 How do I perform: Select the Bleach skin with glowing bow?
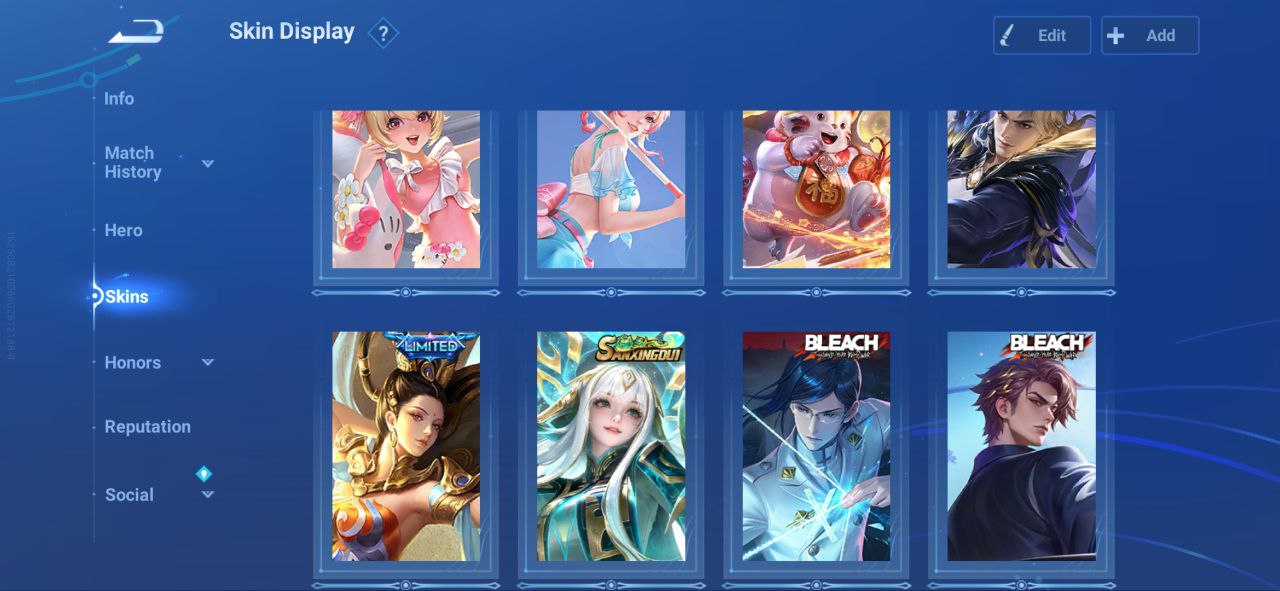[x=816, y=446]
